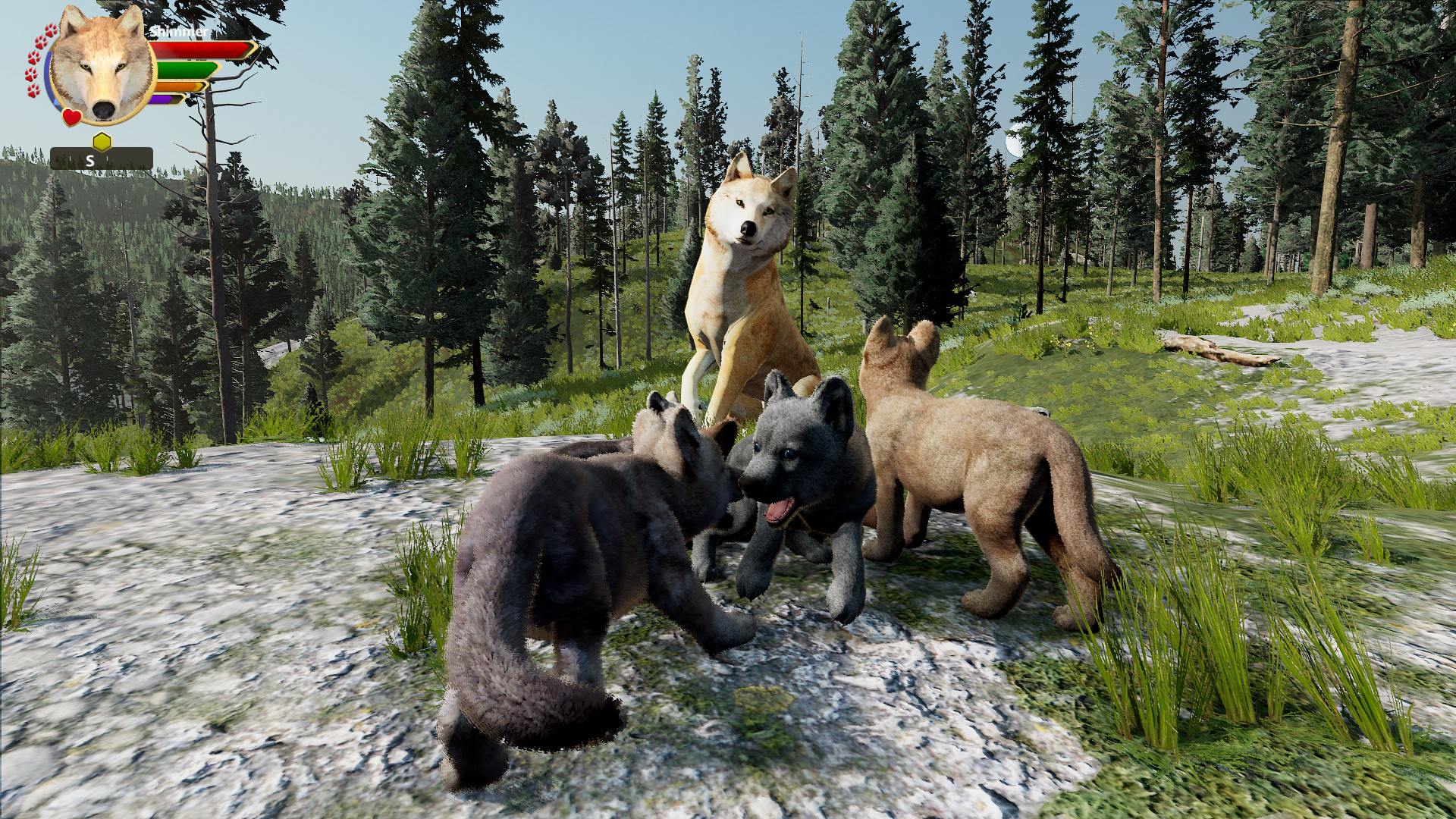Click the heart icon below the portrait

click(72, 117)
